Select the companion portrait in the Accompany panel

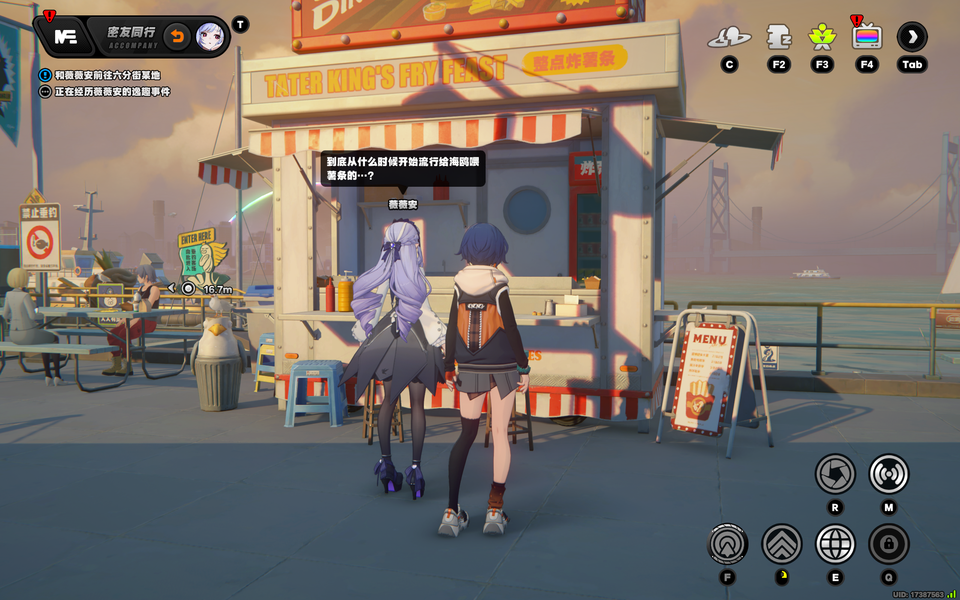click(x=210, y=37)
